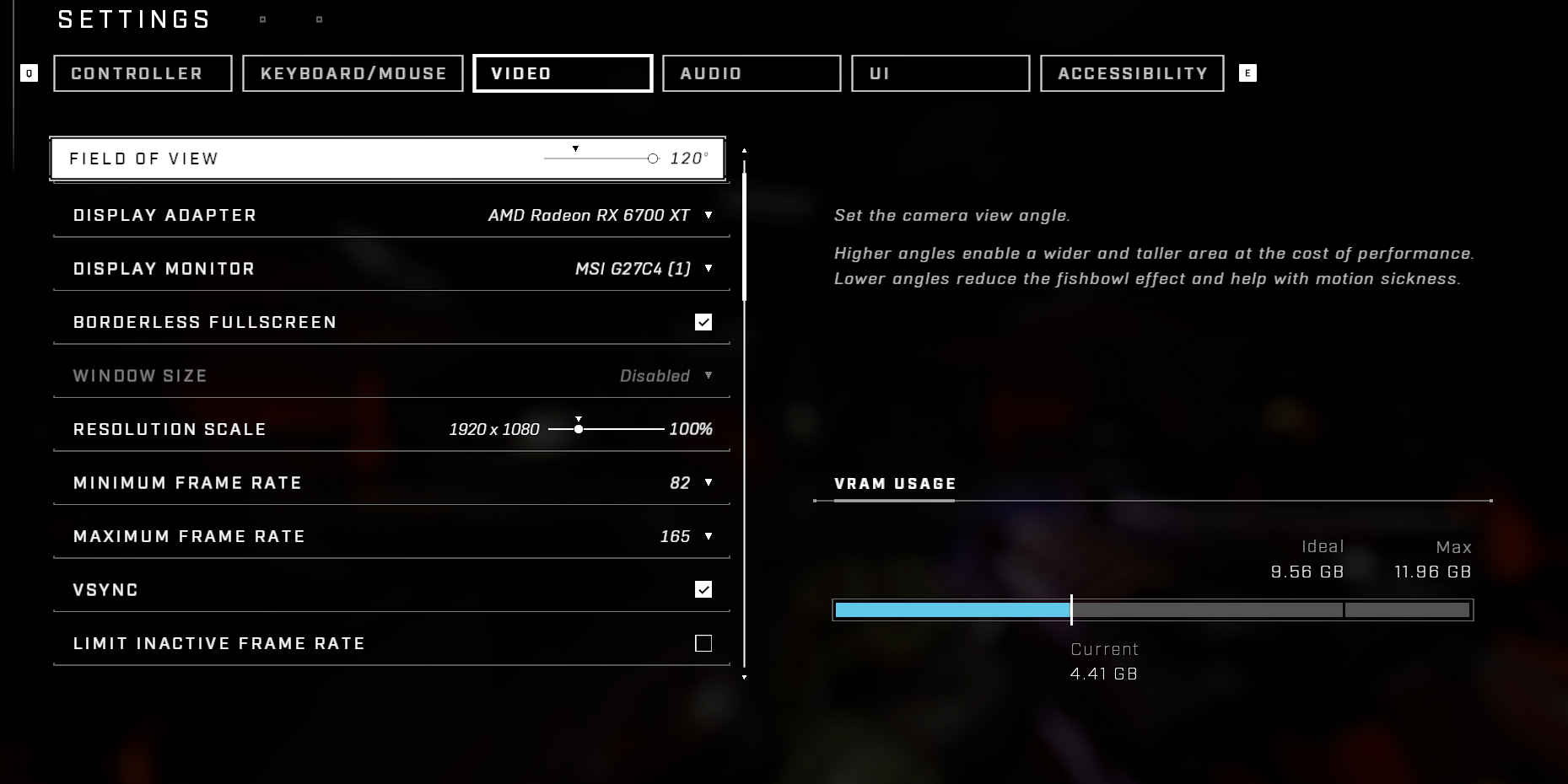Screen dimensions: 1568x784
Task: Open the Minimum Frame Rate dropdown
Action: (x=708, y=483)
